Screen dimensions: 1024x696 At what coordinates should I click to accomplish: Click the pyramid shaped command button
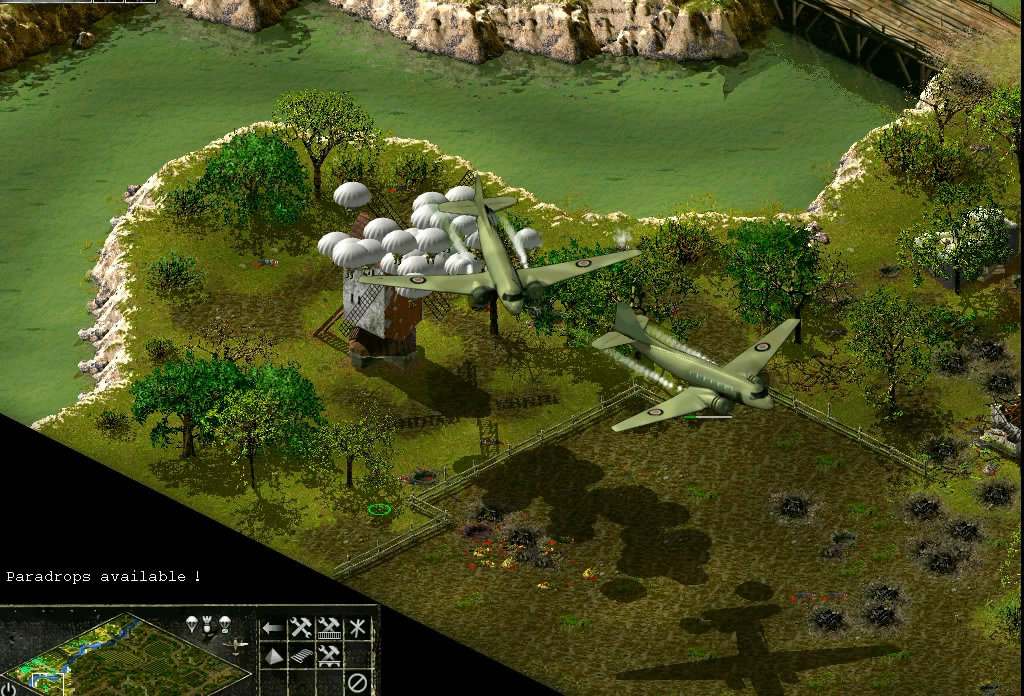point(273,656)
